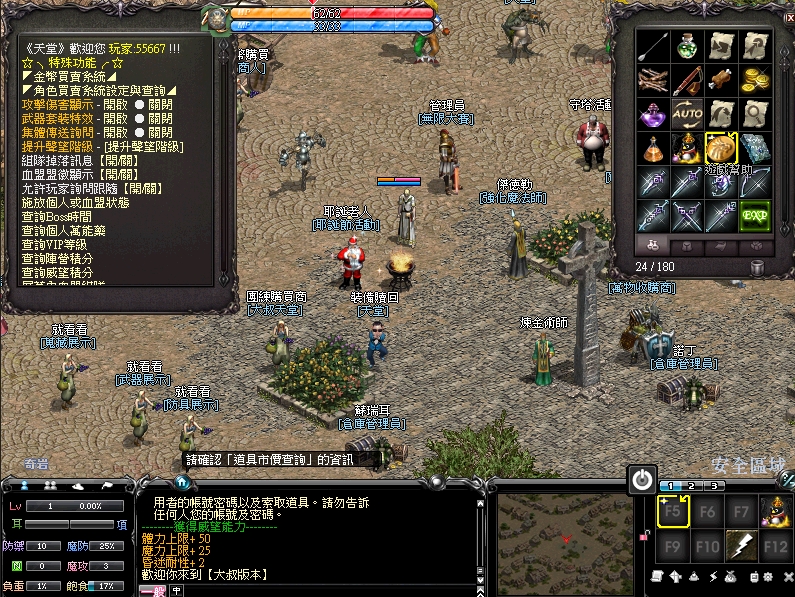Screen dimensions: 795x597
Task: Click the power button above the hotbar
Action: 642,480
